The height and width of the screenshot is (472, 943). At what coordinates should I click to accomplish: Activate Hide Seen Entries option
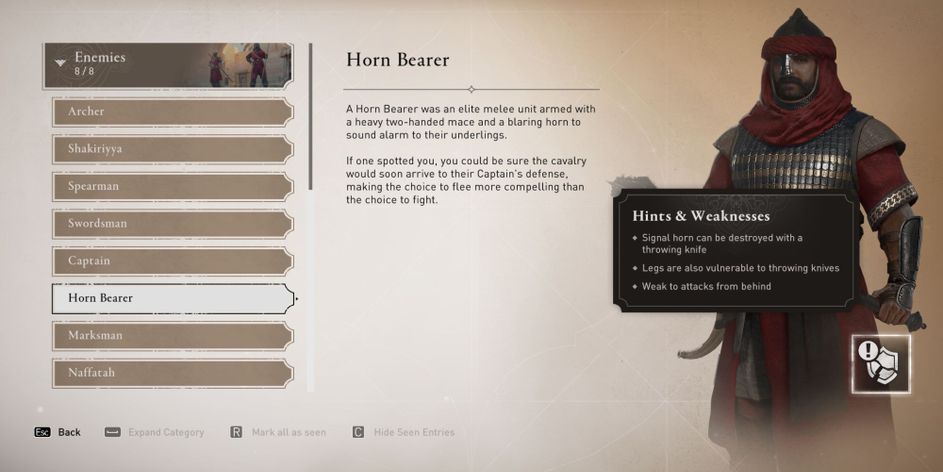click(x=403, y=432)
